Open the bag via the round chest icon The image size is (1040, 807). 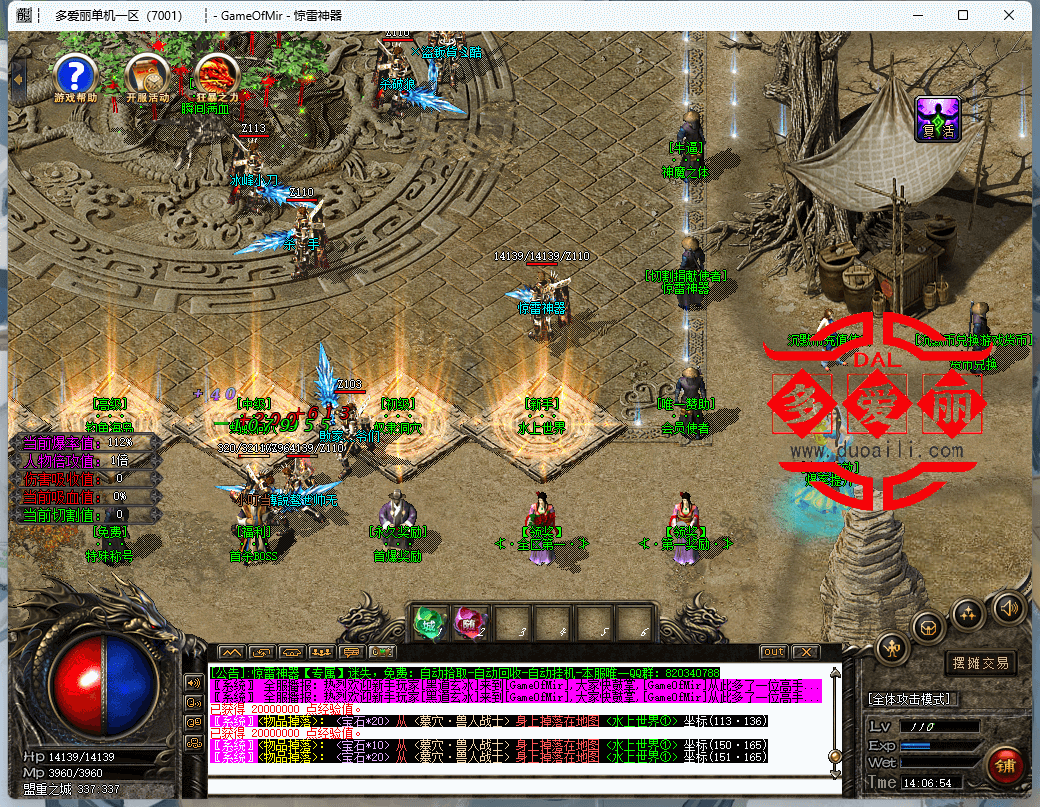[930, 627]
